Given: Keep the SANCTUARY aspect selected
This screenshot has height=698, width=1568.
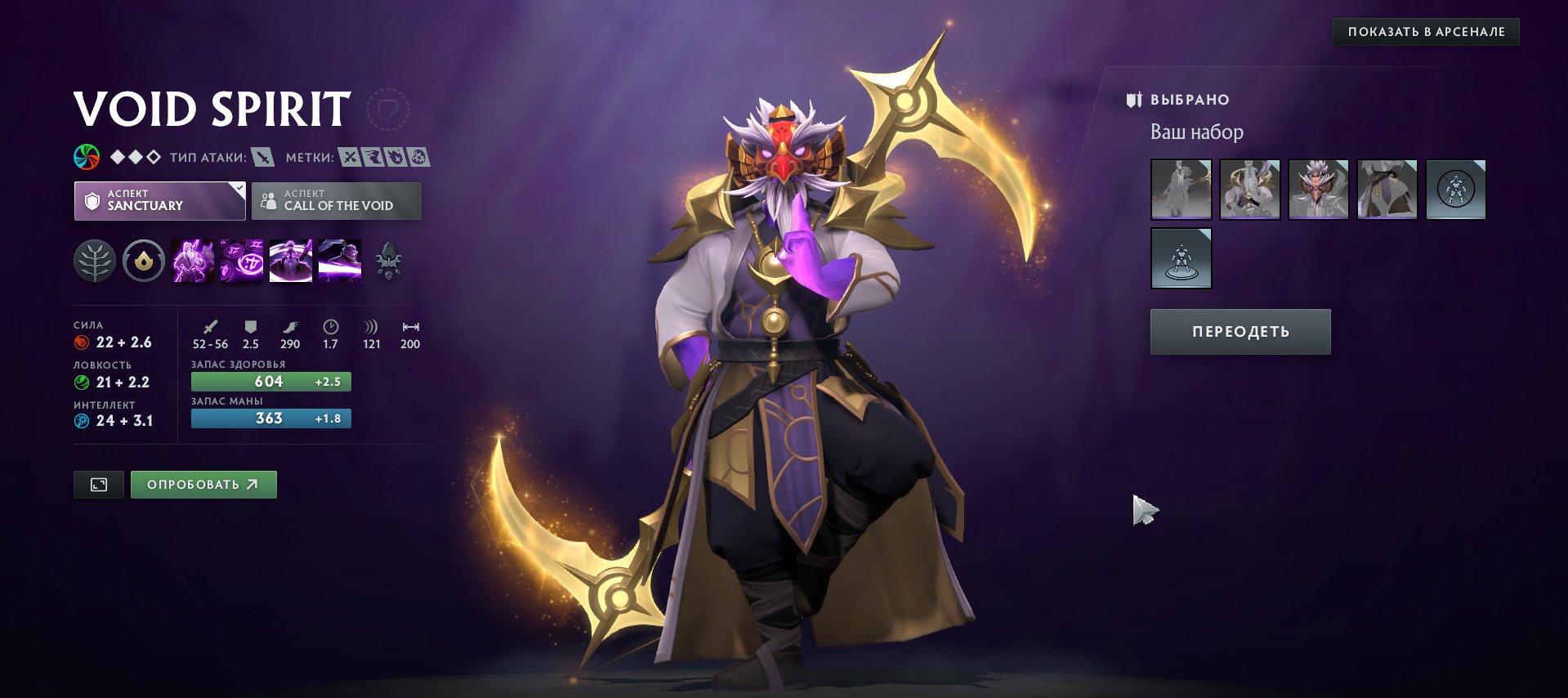Looking at the screenshot, I should click(159, 200).
